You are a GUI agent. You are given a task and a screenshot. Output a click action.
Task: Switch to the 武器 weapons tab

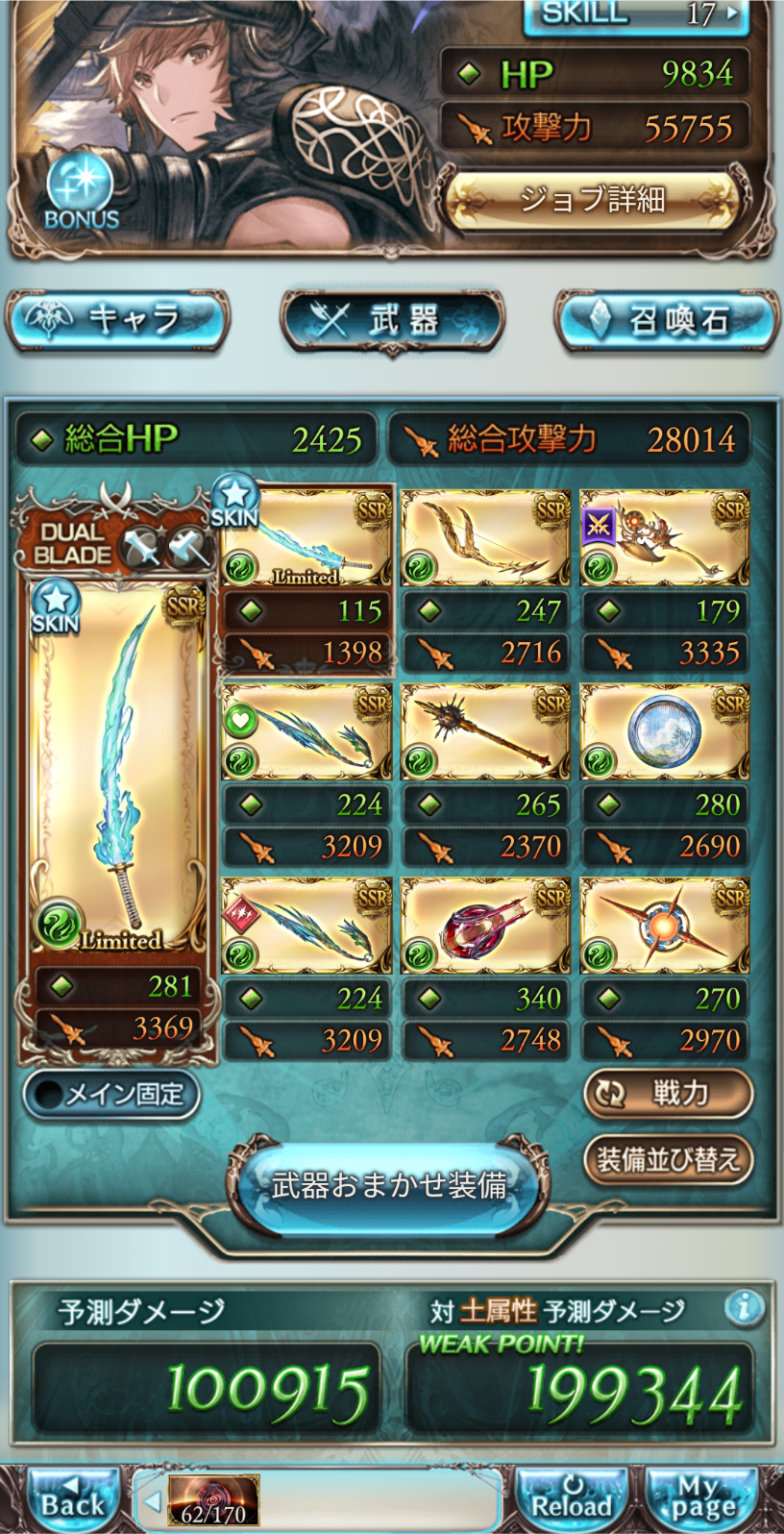tap(392, 320)
